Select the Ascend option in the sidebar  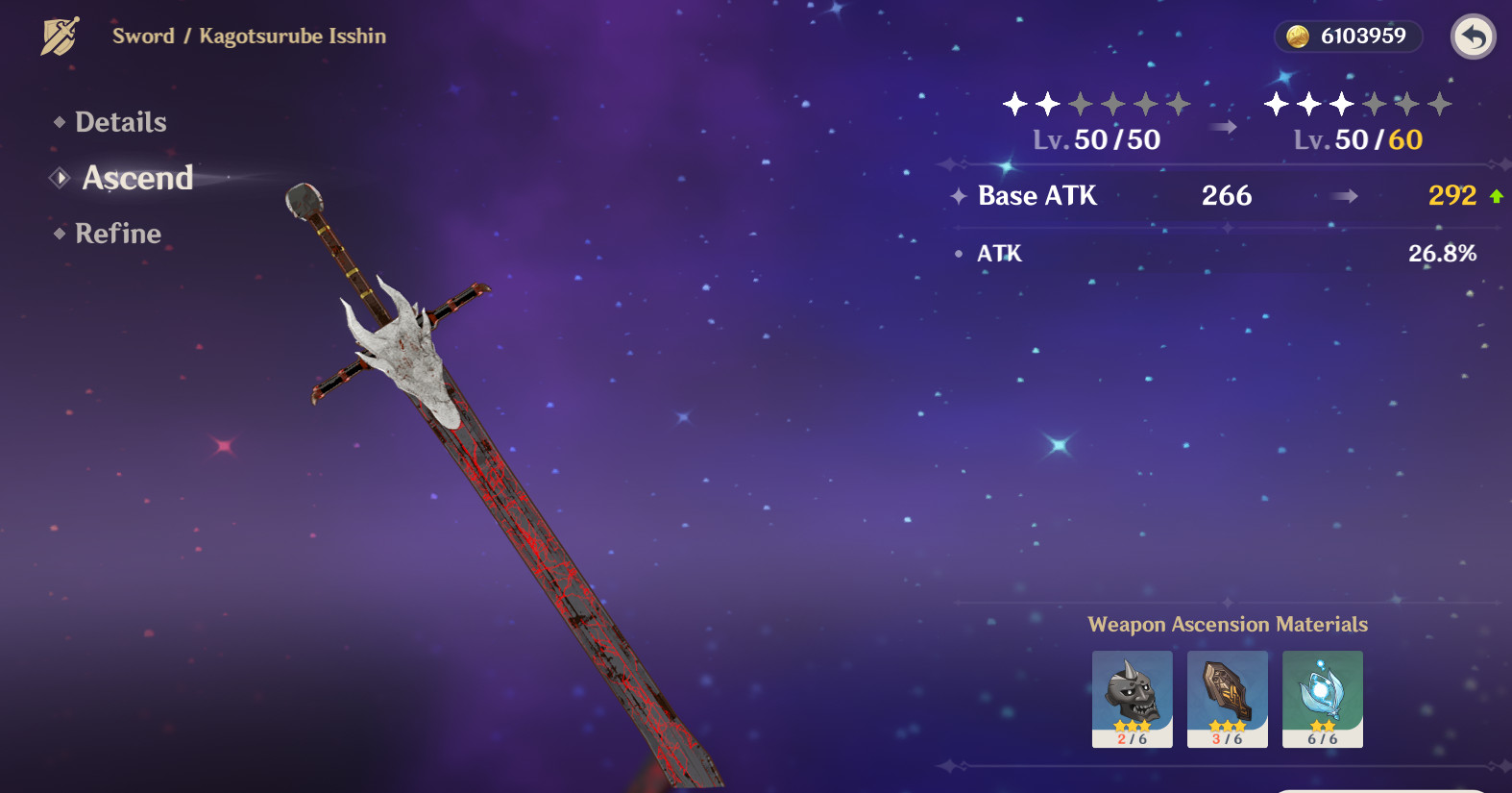137,178
